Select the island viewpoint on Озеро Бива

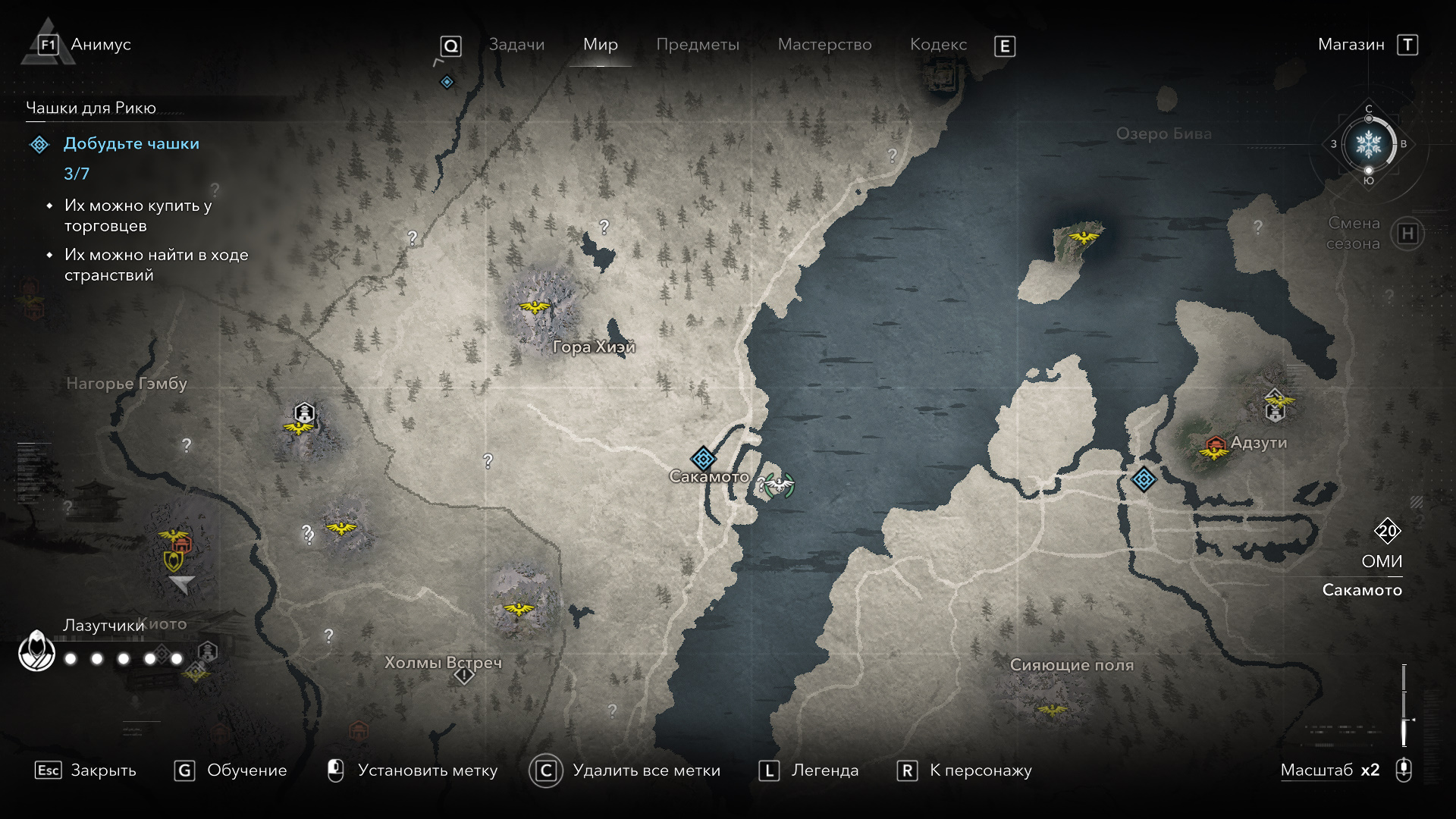click(x=1084, y=237)
